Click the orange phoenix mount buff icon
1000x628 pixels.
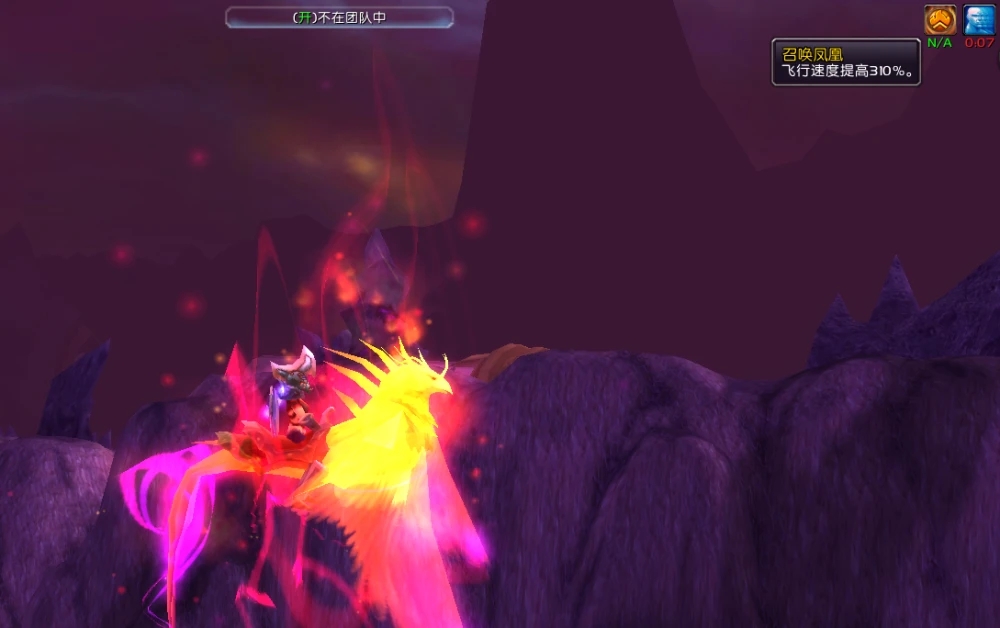click(939, 19)
